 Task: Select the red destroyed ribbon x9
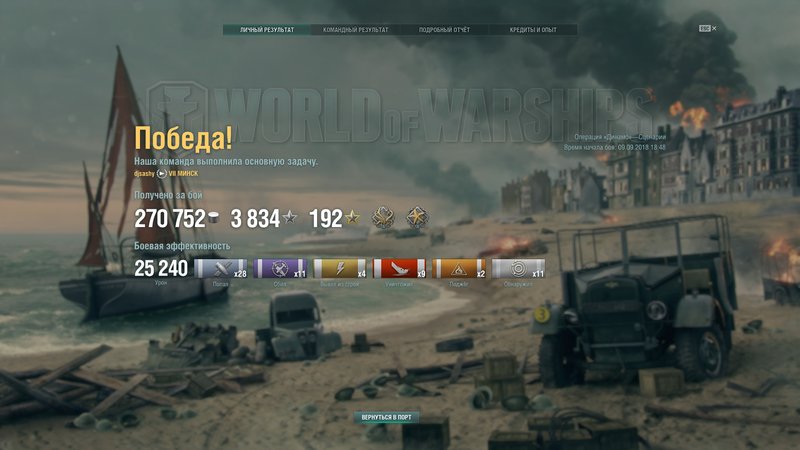click(399, 268)
